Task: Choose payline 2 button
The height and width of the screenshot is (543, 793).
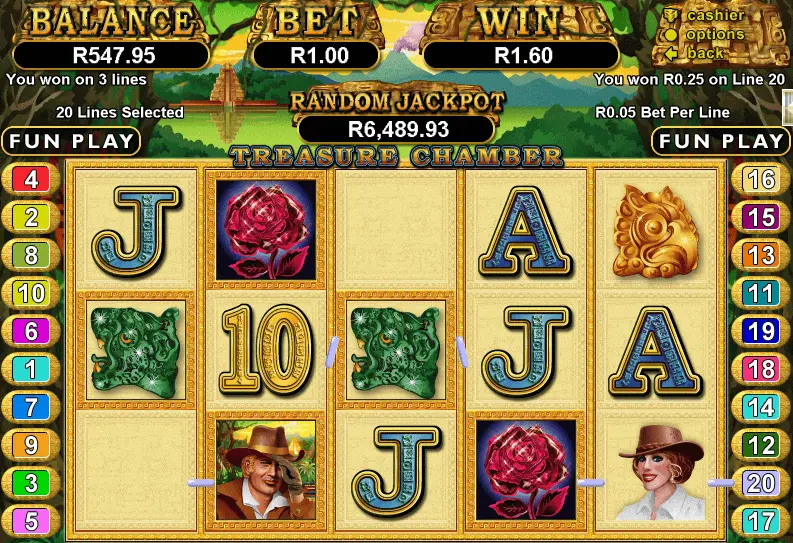Action: click(31, 217)
